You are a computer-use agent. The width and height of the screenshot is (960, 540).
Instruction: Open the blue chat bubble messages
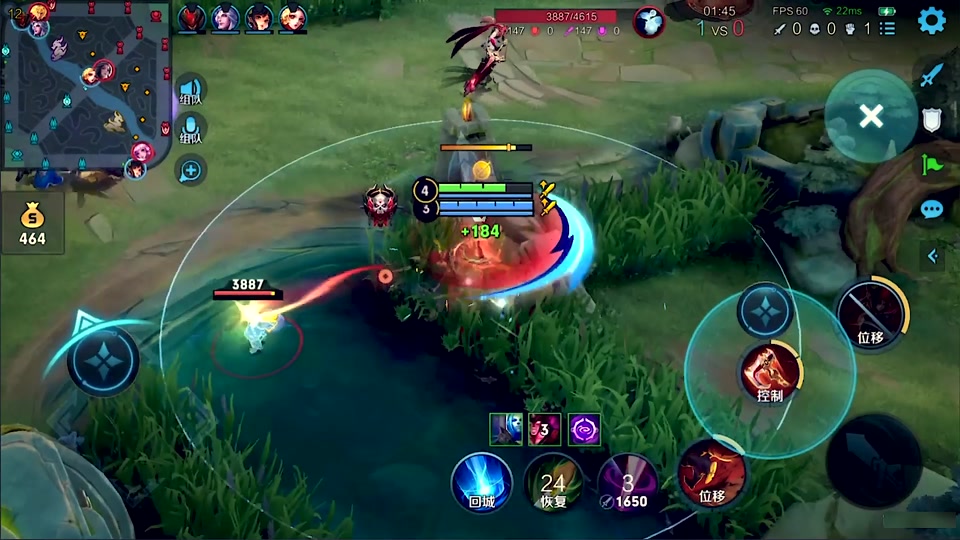click(x=932, y=209)
